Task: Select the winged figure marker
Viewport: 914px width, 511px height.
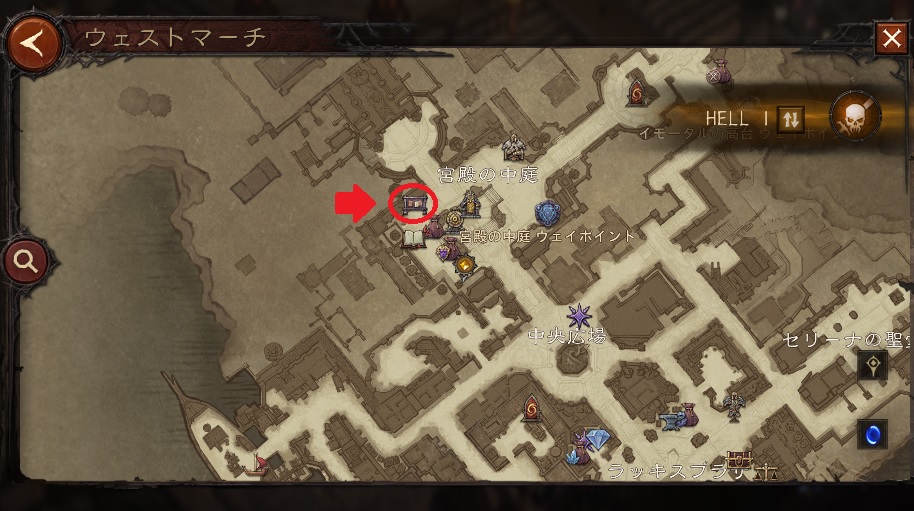Action: point(735,404)
